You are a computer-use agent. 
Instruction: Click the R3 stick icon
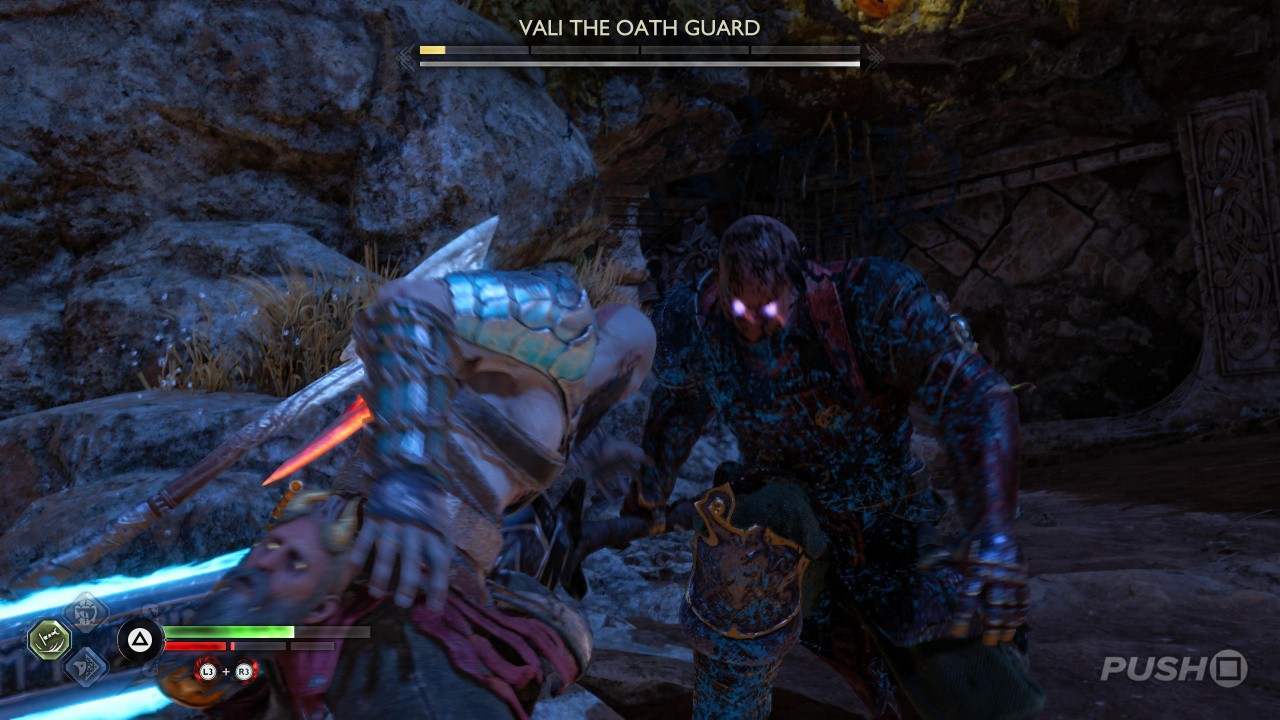243,674
